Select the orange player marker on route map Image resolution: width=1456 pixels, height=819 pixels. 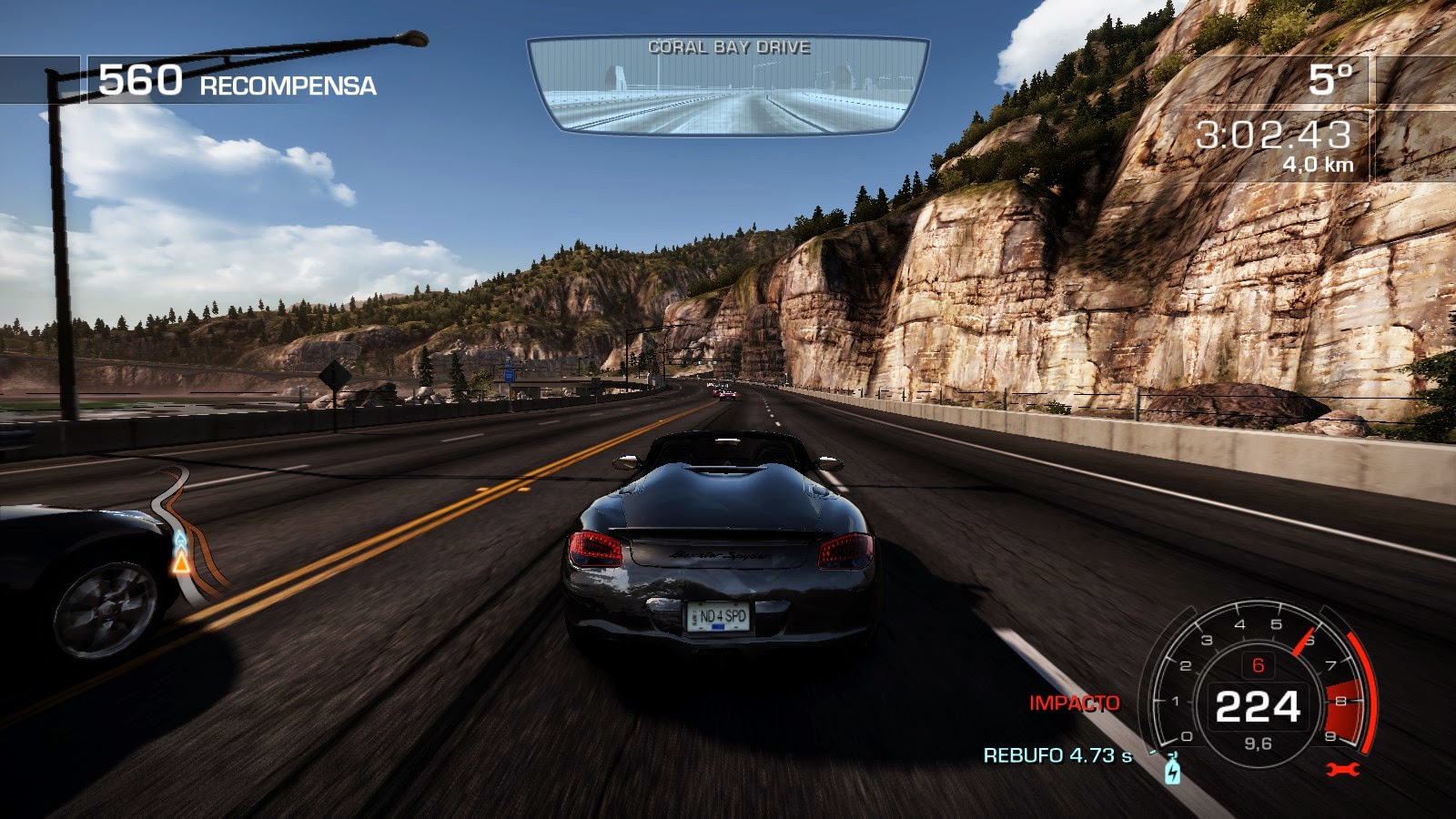(181, 563)
